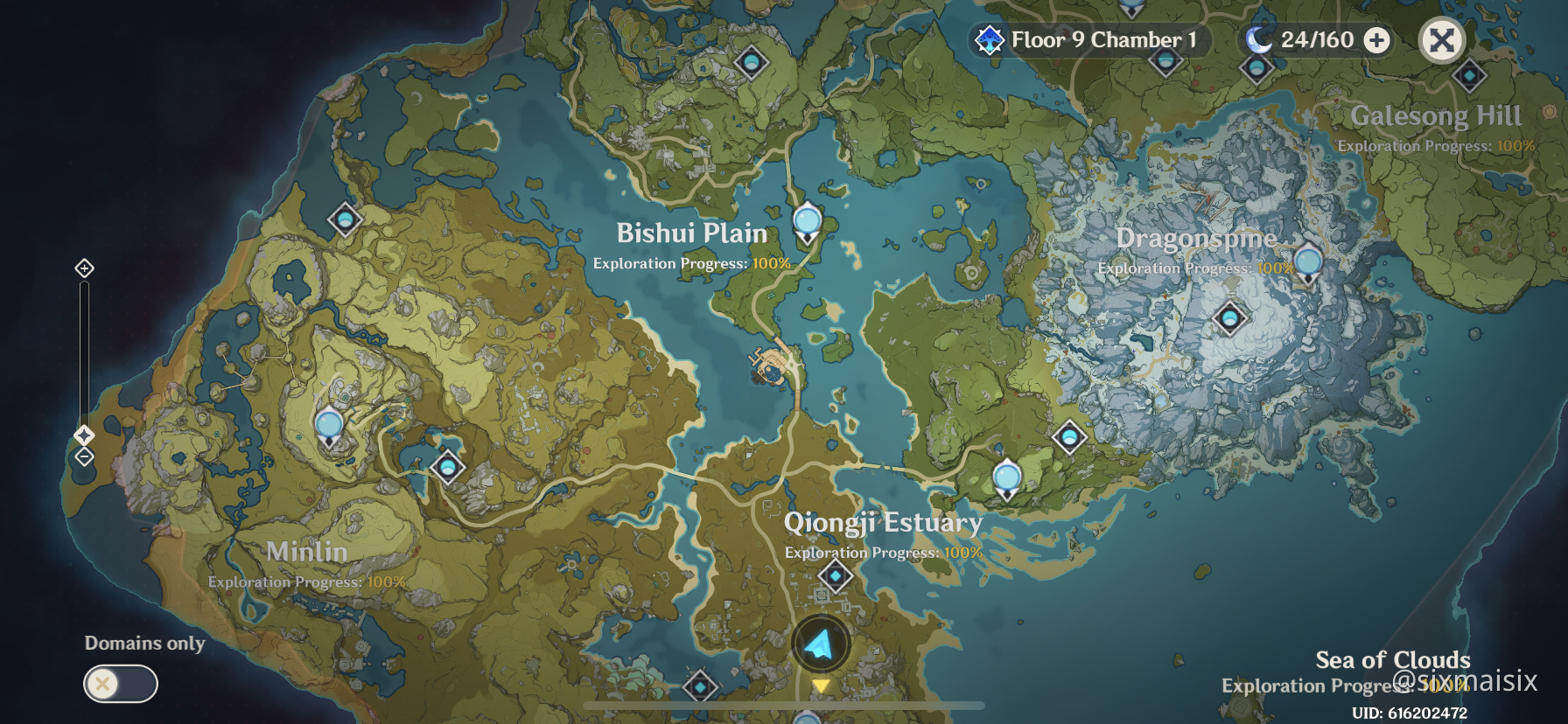Select the teleport waypoint beside the Dragonspine label

(x=1307, y=263)
